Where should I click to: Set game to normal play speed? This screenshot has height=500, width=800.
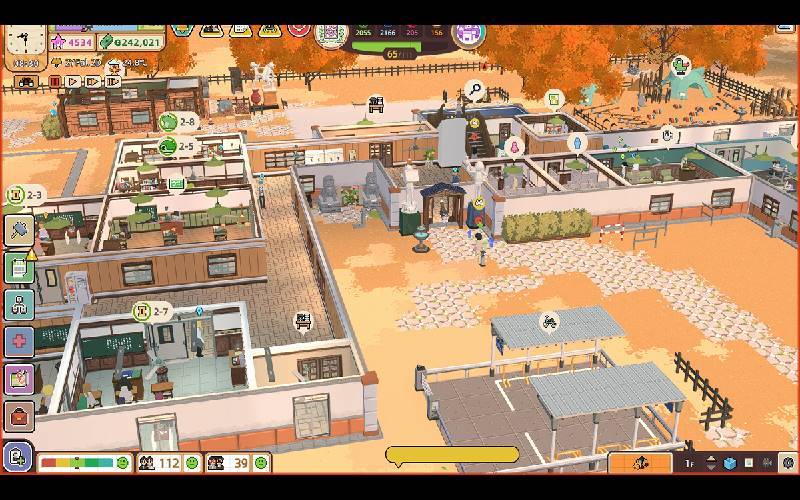[73, 81]
